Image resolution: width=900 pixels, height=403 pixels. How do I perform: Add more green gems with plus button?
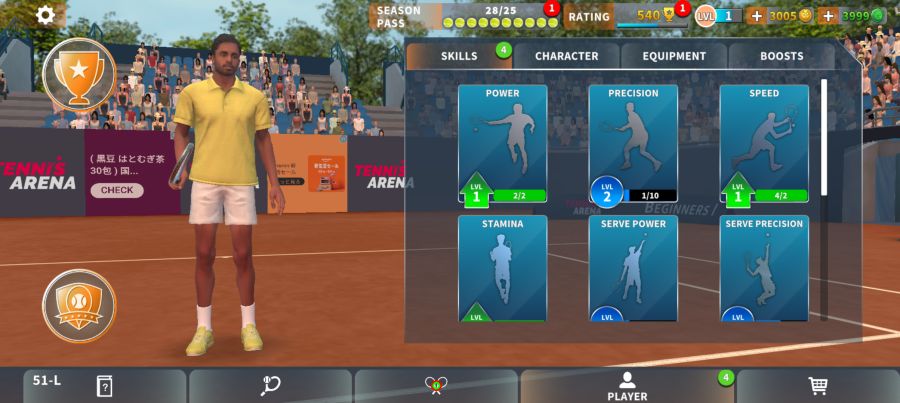coord(827,15)
